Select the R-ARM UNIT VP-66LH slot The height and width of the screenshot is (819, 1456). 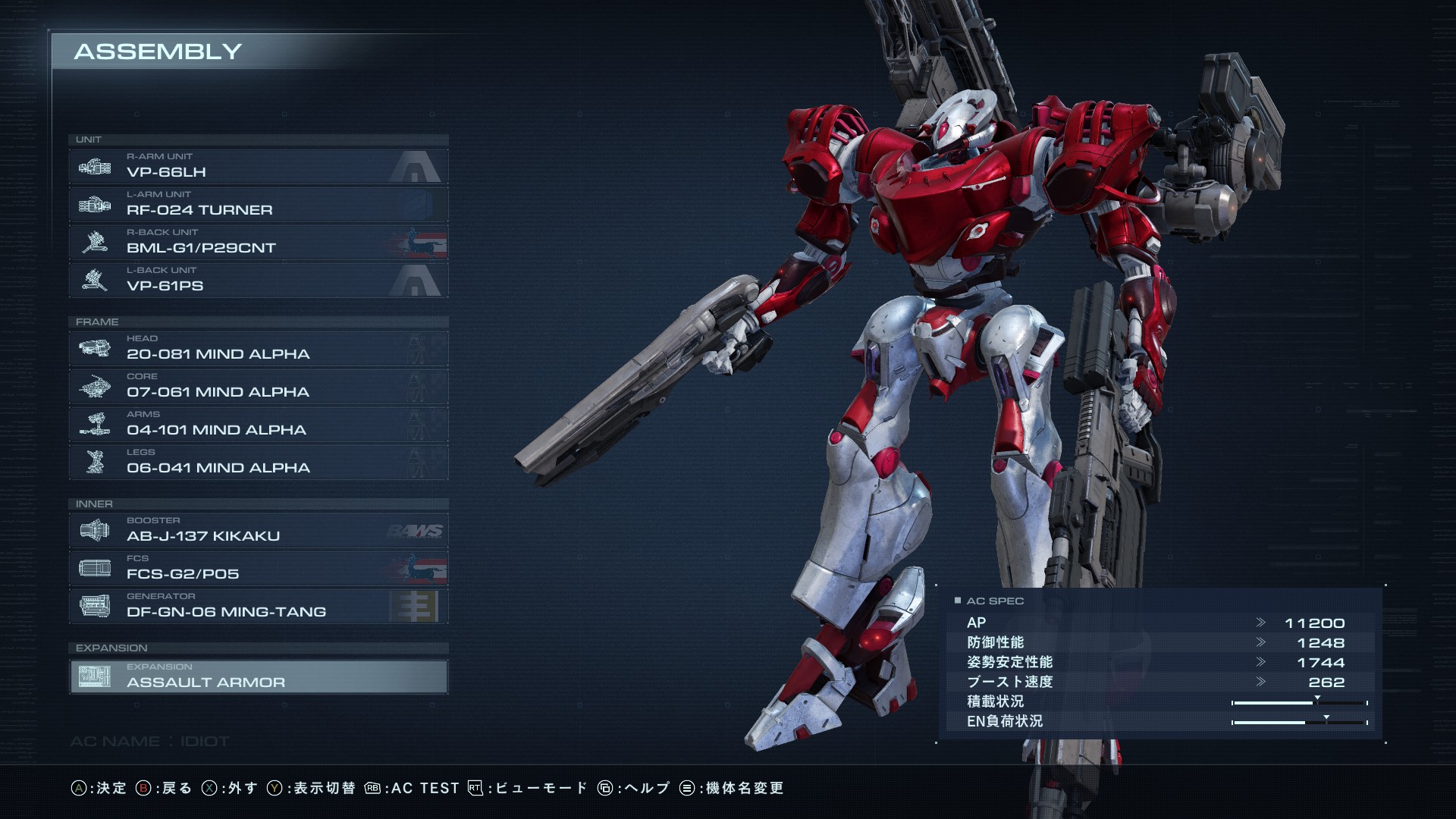point(258,167)
